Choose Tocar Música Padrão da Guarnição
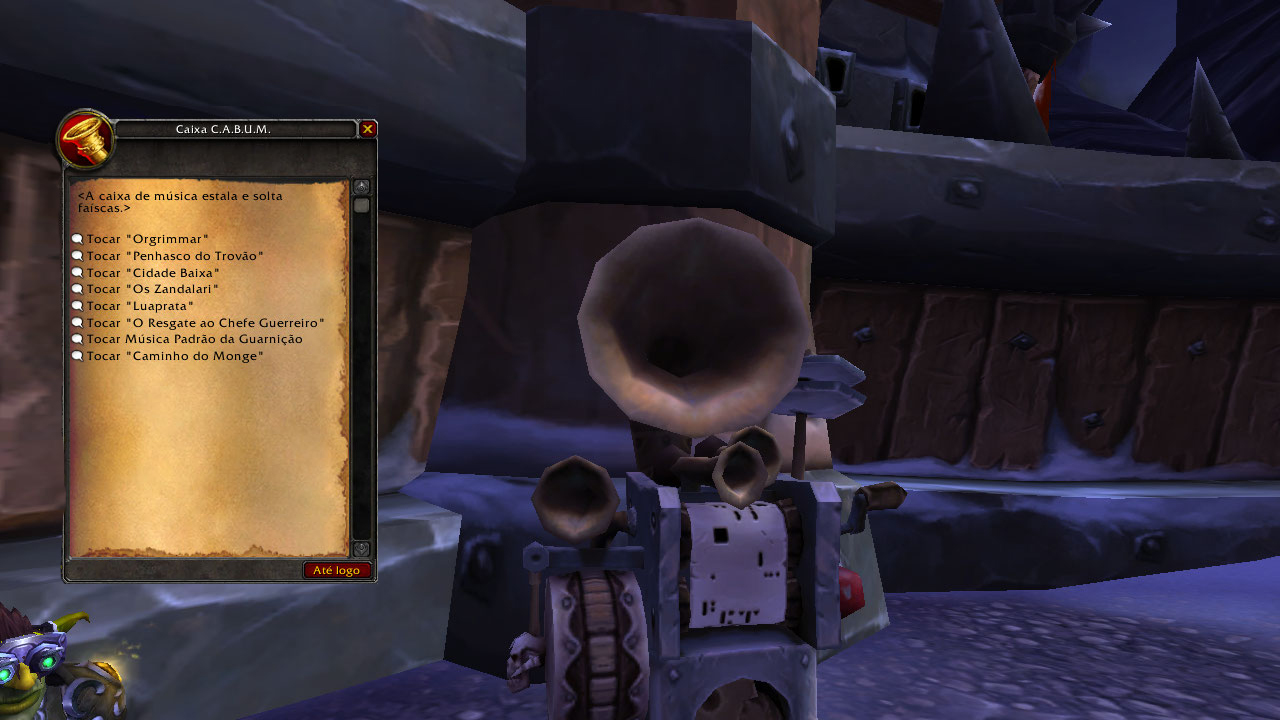1280x720 pixels. tap(194, 339)
